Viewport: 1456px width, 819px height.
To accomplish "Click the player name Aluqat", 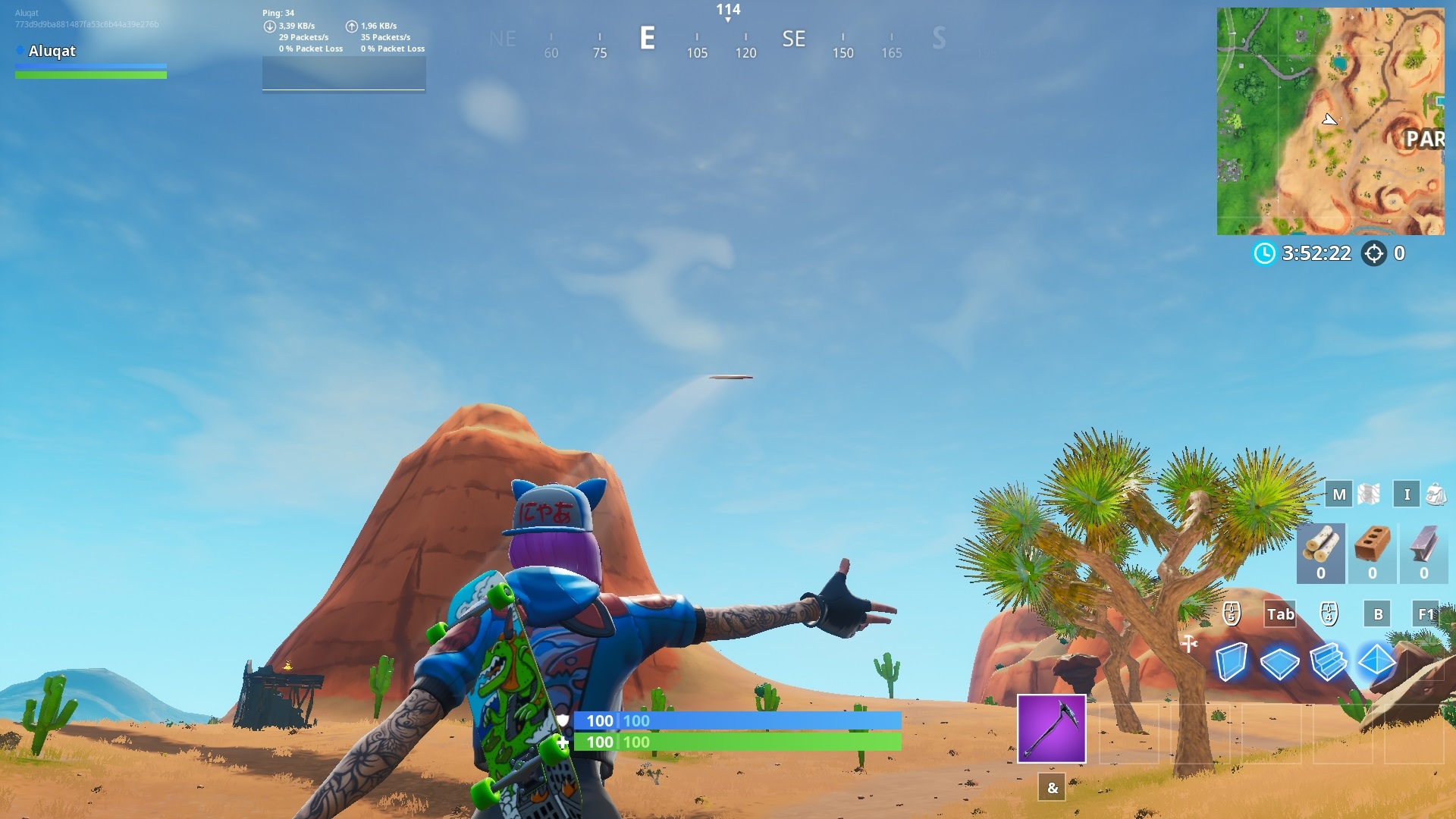I will click(52, 51).
